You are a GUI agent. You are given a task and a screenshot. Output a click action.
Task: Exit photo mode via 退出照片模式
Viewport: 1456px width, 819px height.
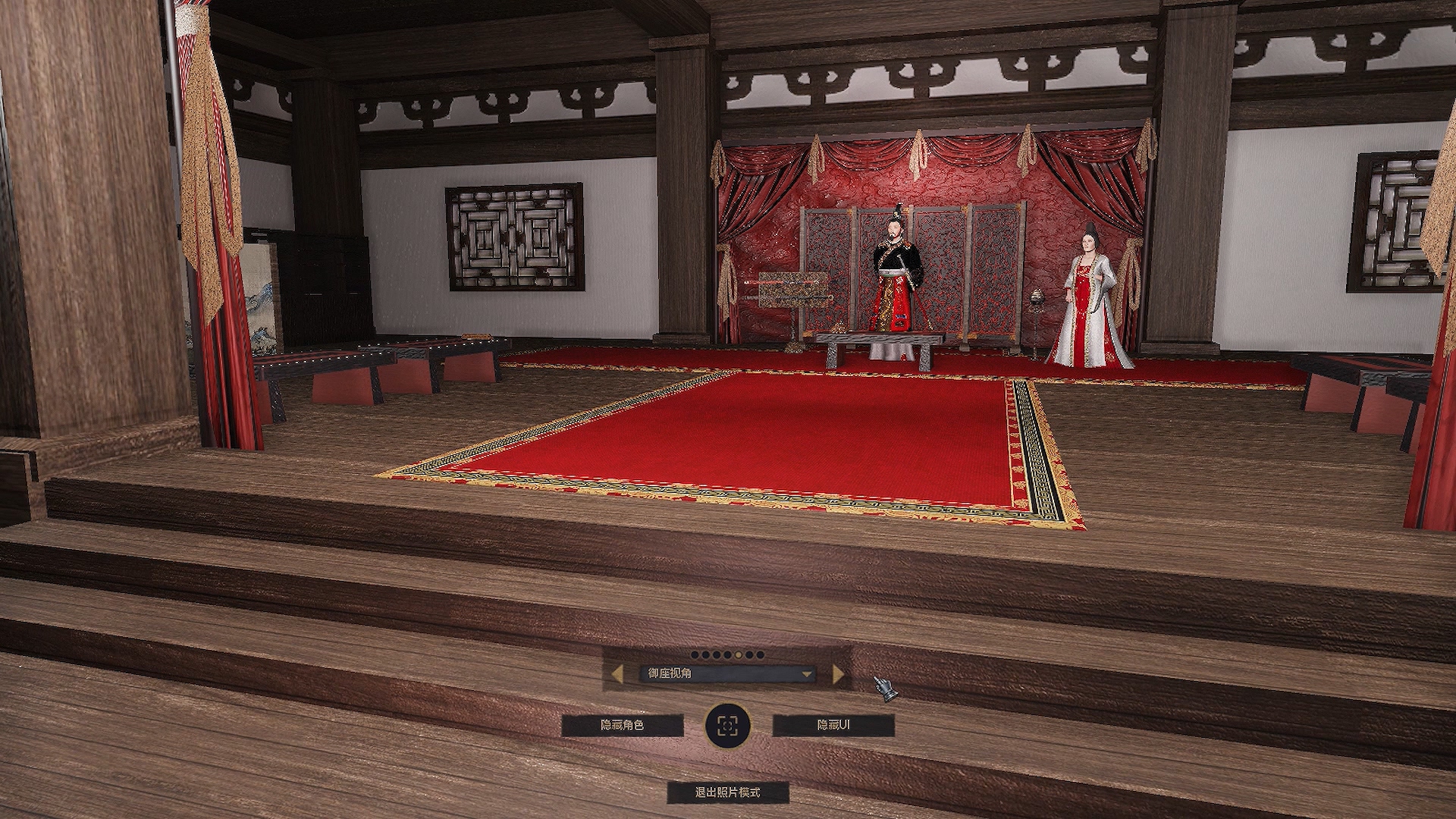tap(727, 792)
